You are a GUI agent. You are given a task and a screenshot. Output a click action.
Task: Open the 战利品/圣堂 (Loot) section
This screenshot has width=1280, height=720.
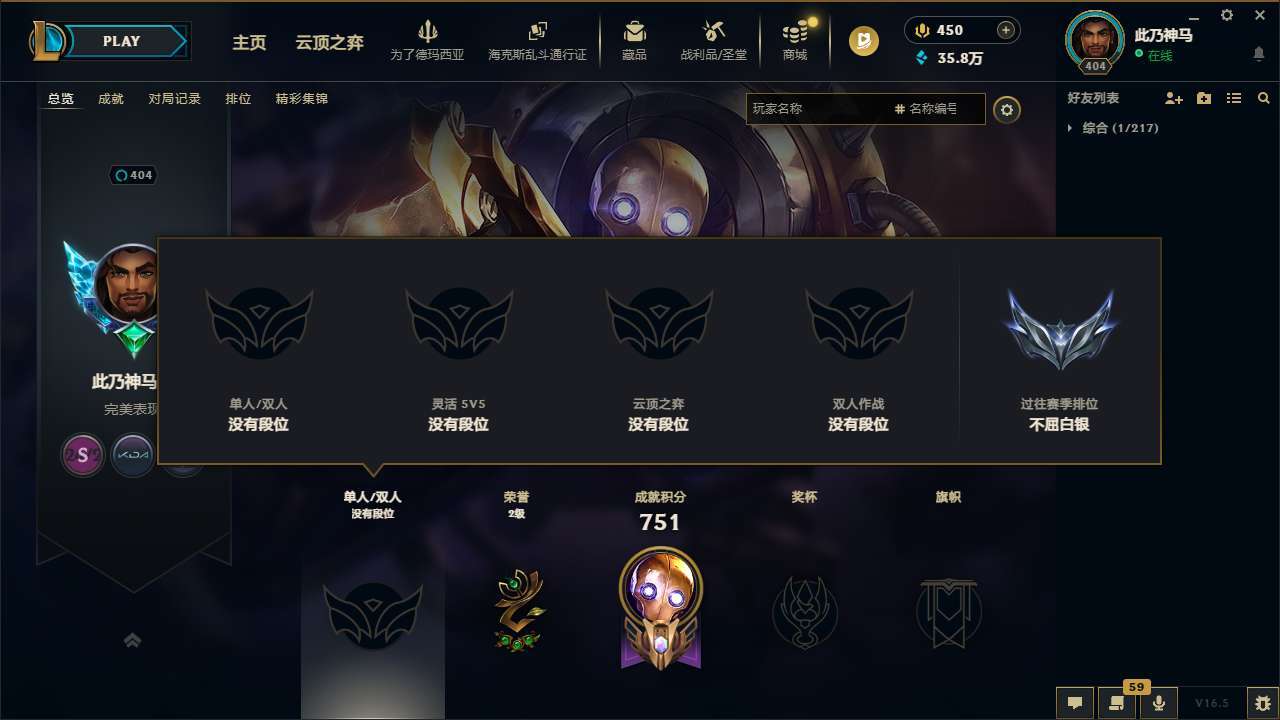coord(713,41)
